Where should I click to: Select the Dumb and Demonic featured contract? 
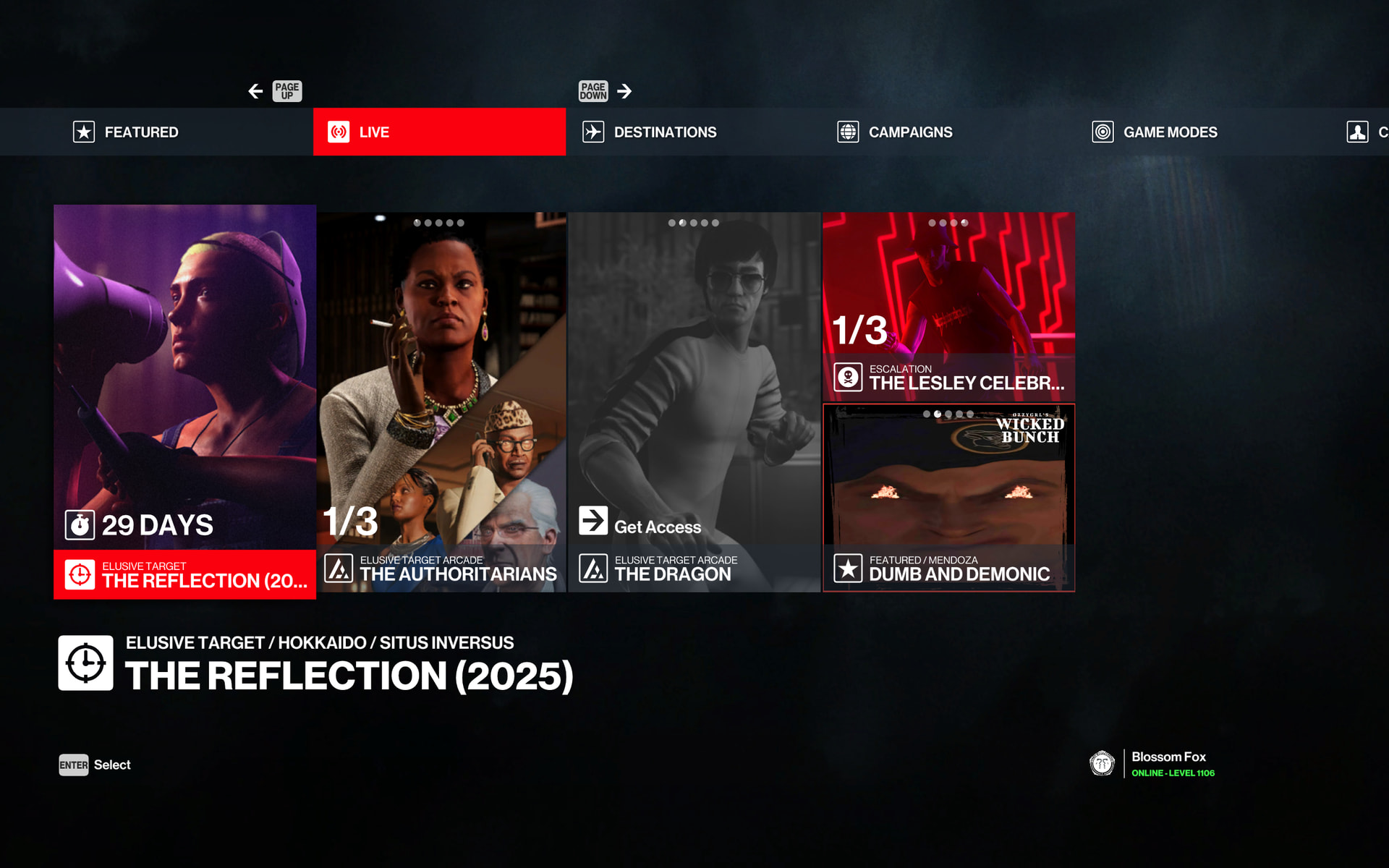948,498
